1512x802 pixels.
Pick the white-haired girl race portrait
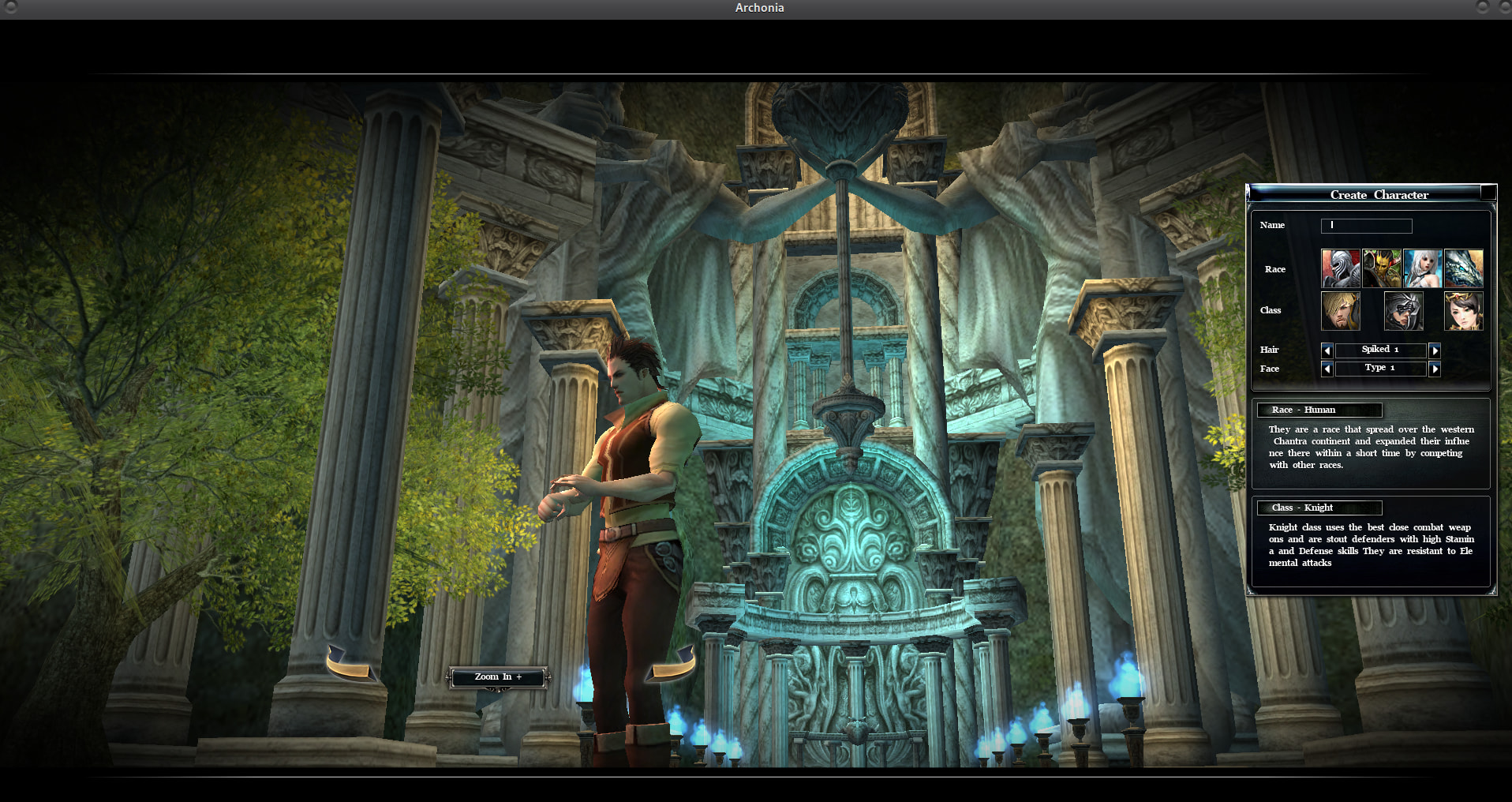[x=1422, y=268]
